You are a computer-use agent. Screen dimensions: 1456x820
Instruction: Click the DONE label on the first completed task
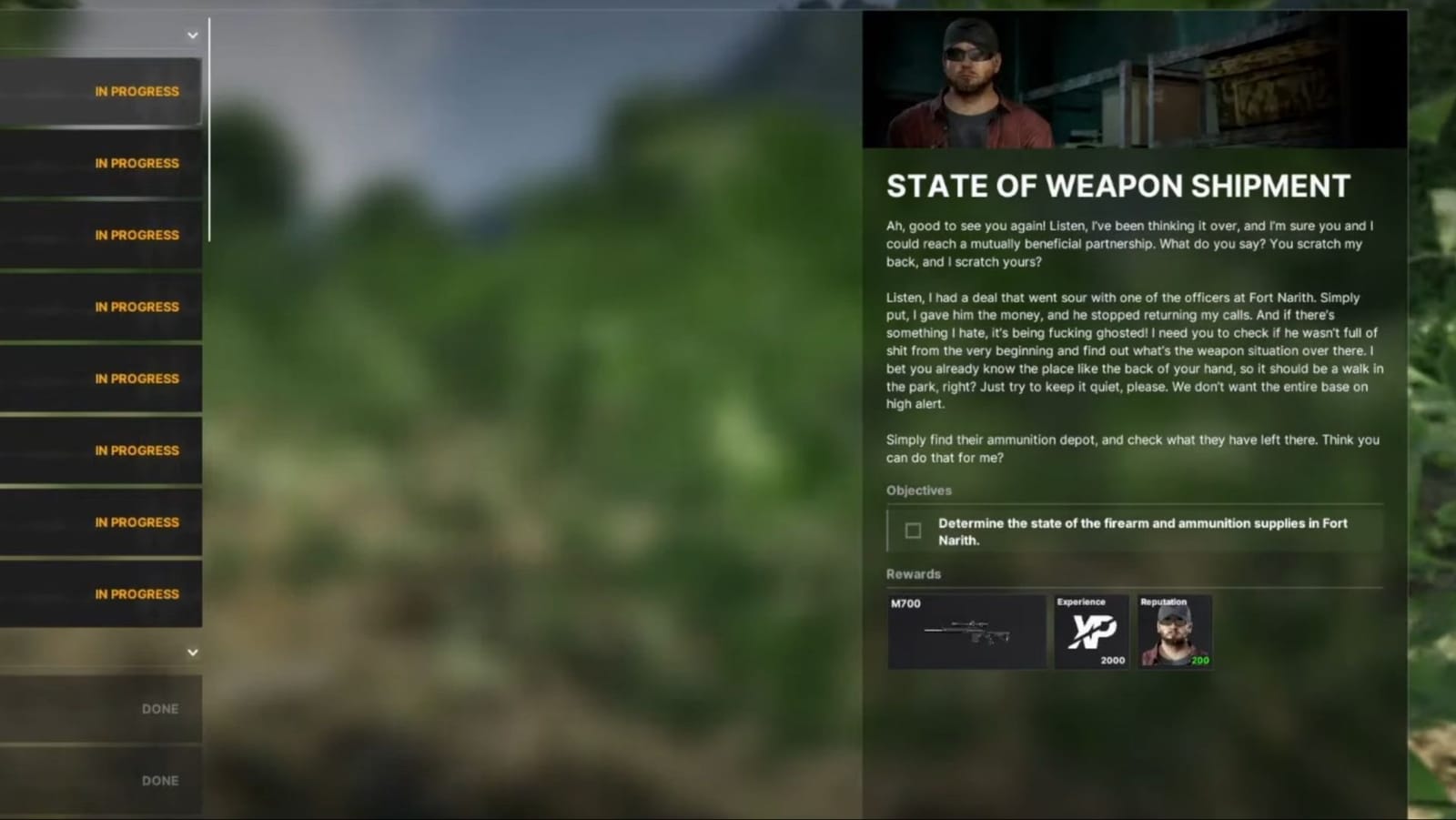[160, 708]
